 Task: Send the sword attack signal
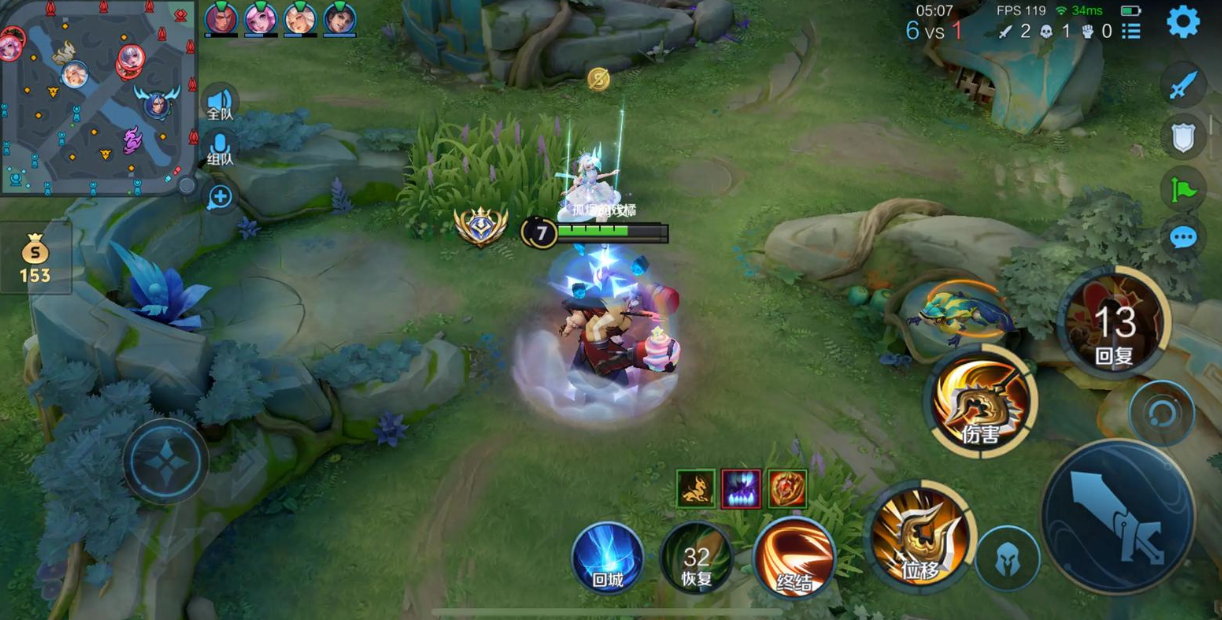point(1183,84)
